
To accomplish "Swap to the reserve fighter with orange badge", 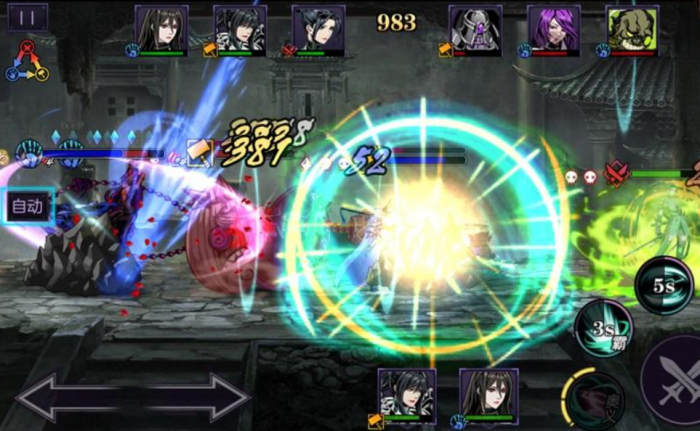I will coord(407,393).
